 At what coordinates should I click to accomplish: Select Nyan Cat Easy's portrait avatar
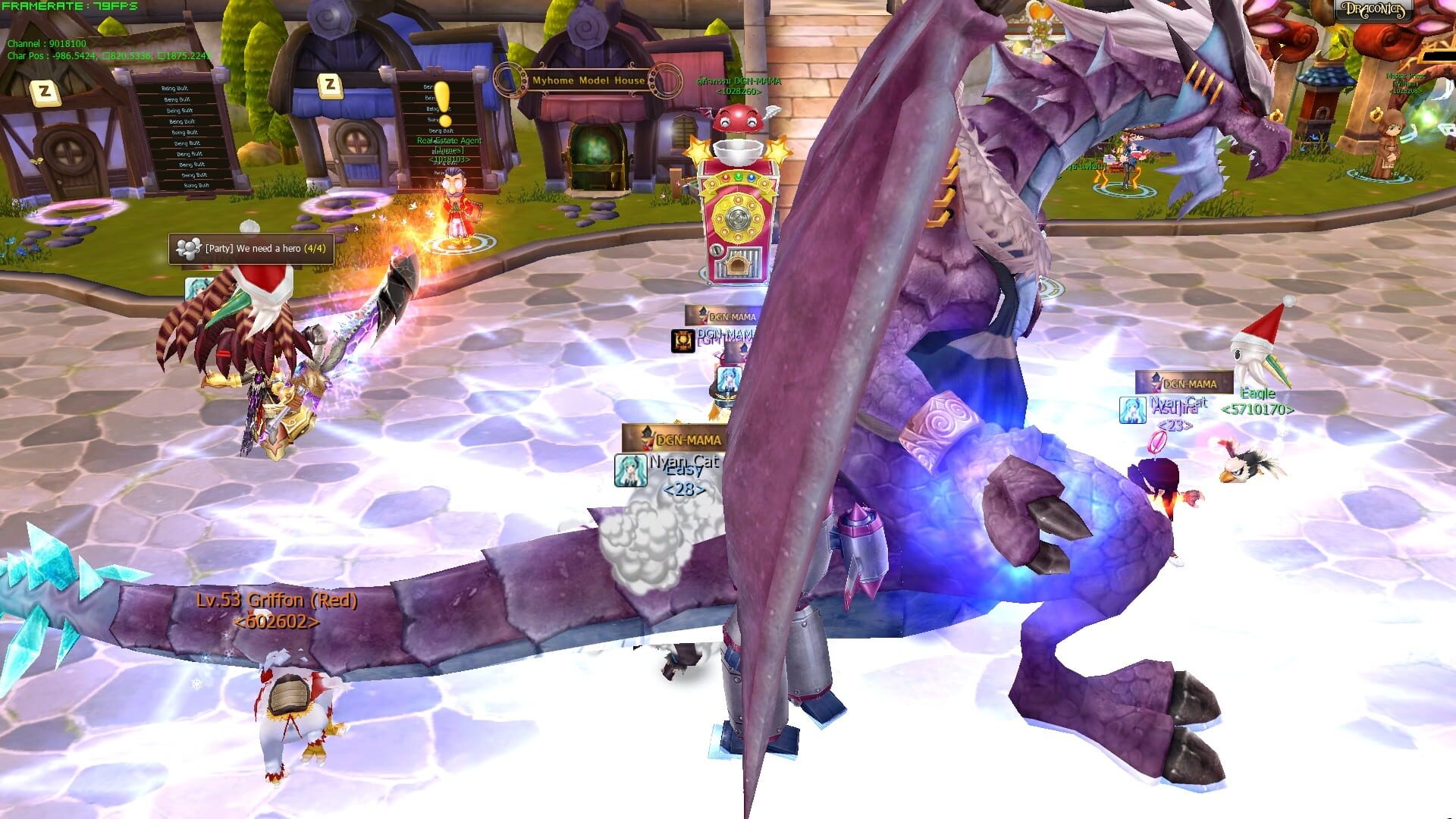pos(629,469)
